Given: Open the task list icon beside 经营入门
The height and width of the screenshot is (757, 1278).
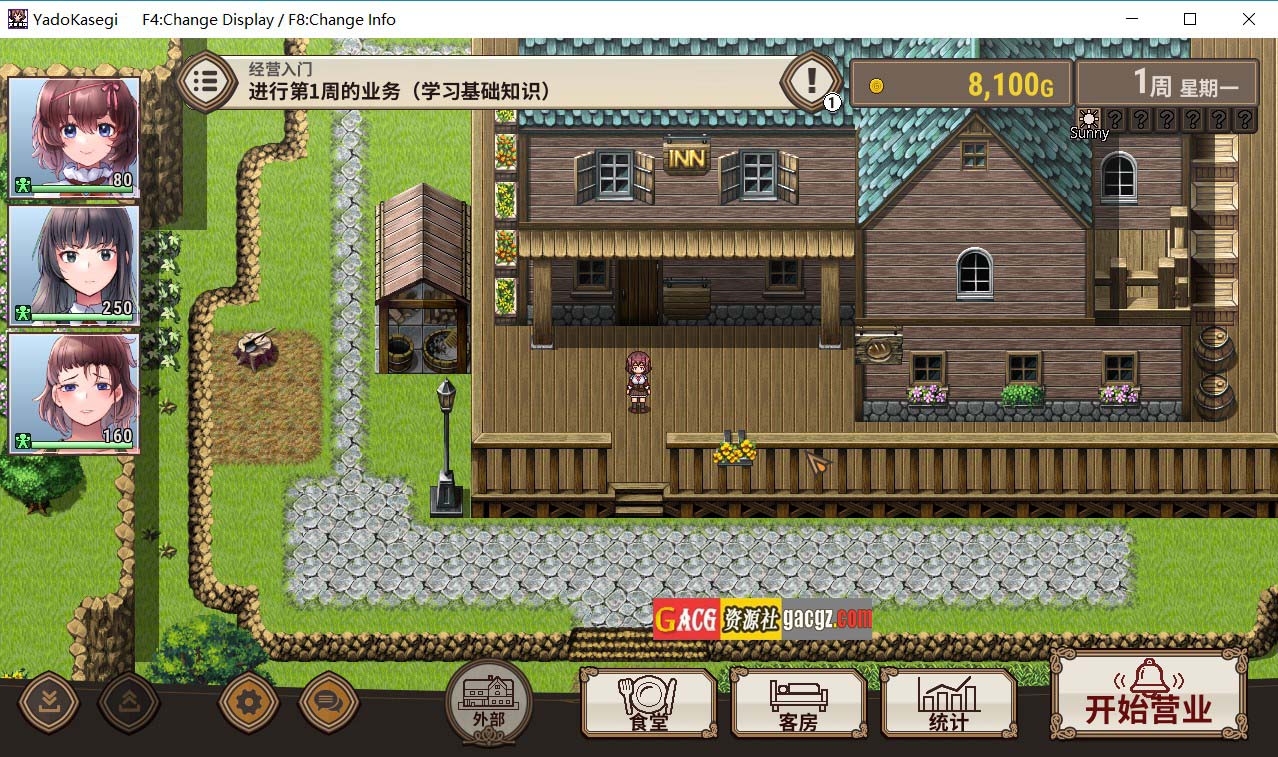Looking at the screenshot, I should coord(206,82).
